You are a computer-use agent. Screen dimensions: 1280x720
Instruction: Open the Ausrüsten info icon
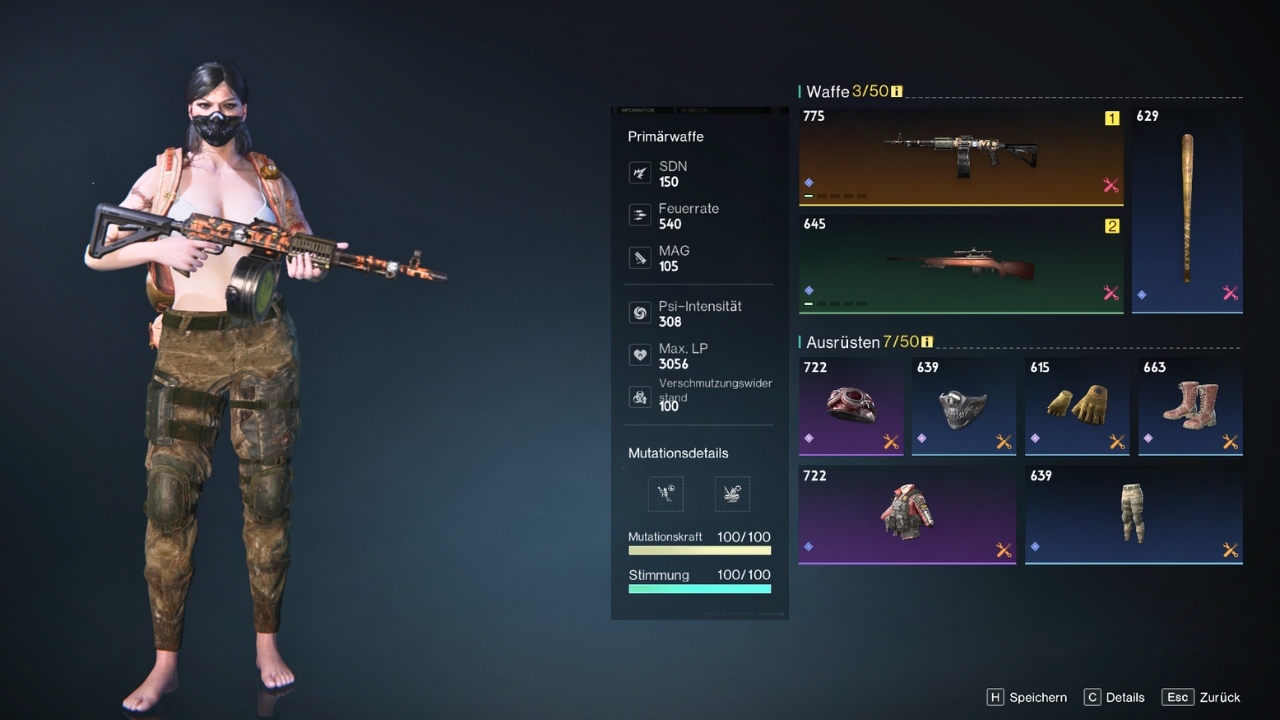[927, 342]
